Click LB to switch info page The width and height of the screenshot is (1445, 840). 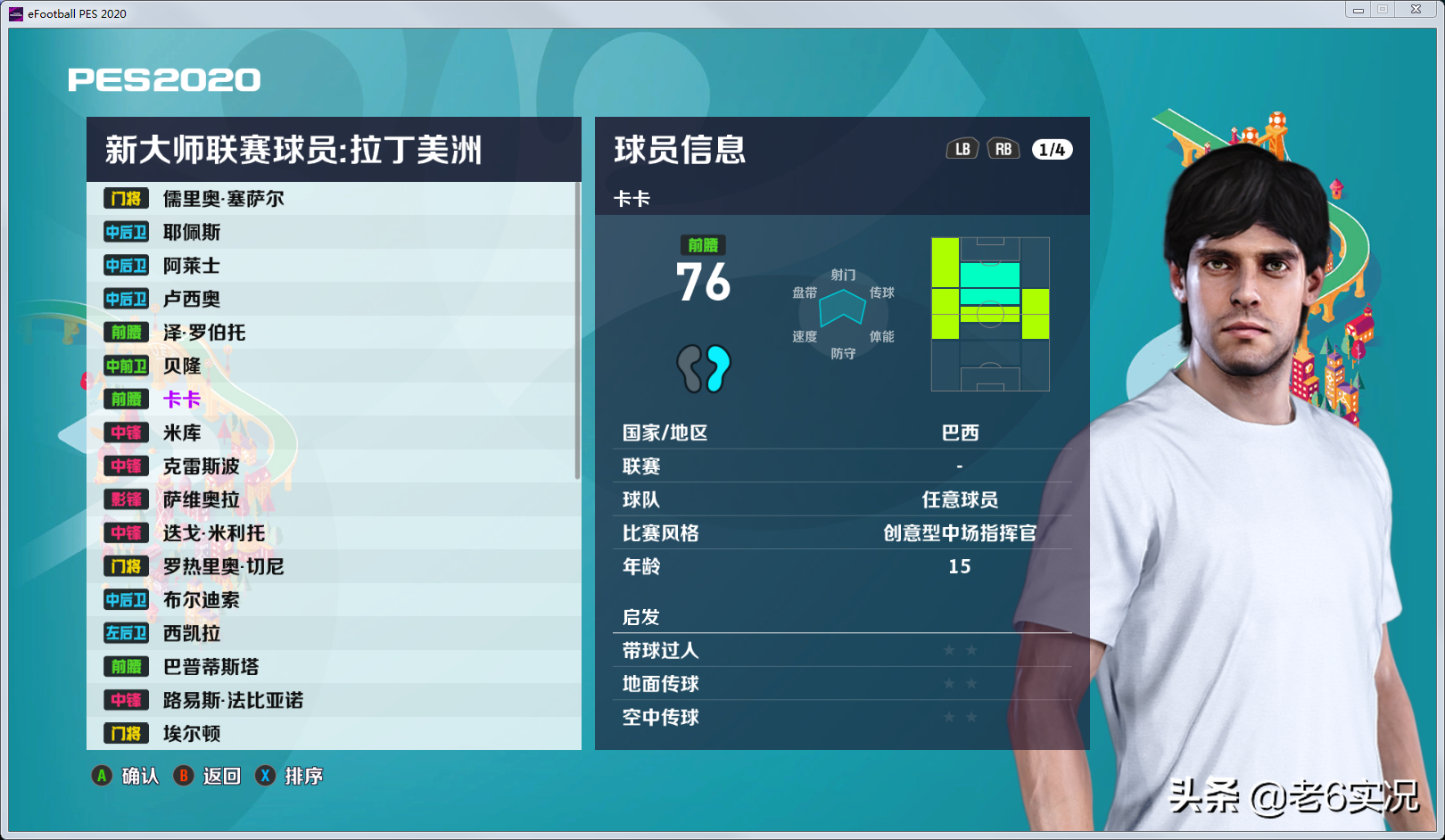tap(961, 149)
